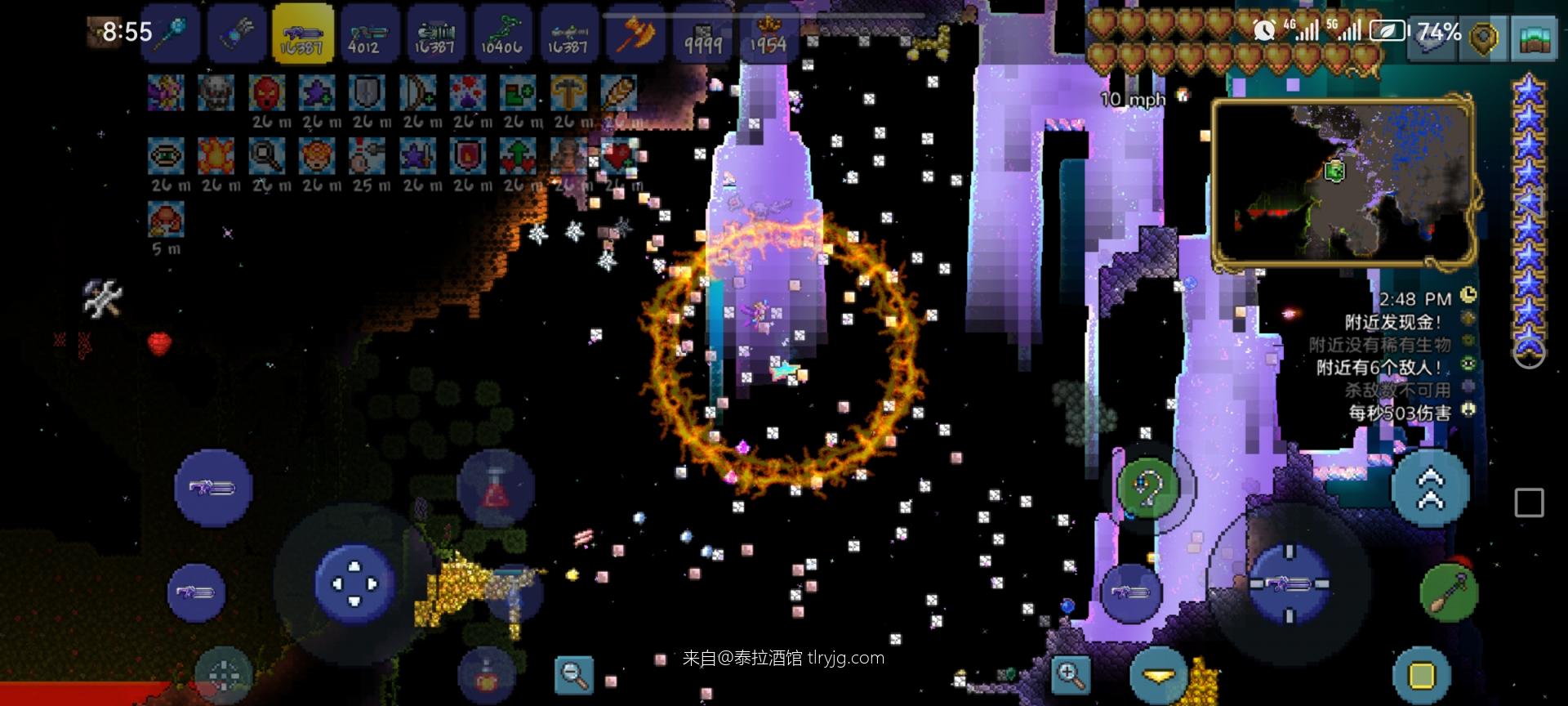Image resolution: width=1568 pixels, height=706 pixels.
Task: Tap the skull buff icon
Action: [x=216, y=92]
